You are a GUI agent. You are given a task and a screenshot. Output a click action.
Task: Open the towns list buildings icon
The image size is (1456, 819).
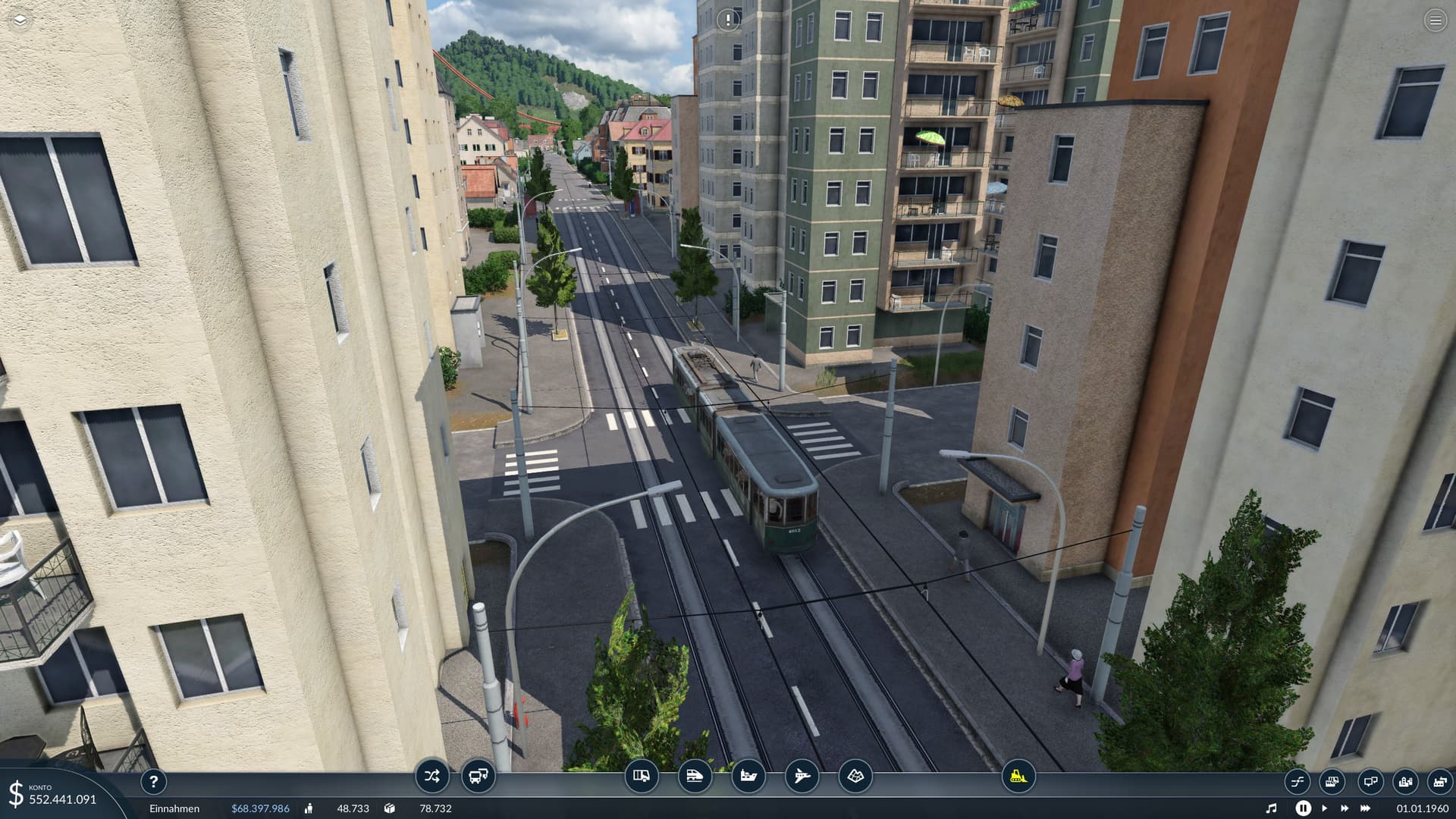(1405, 782)
